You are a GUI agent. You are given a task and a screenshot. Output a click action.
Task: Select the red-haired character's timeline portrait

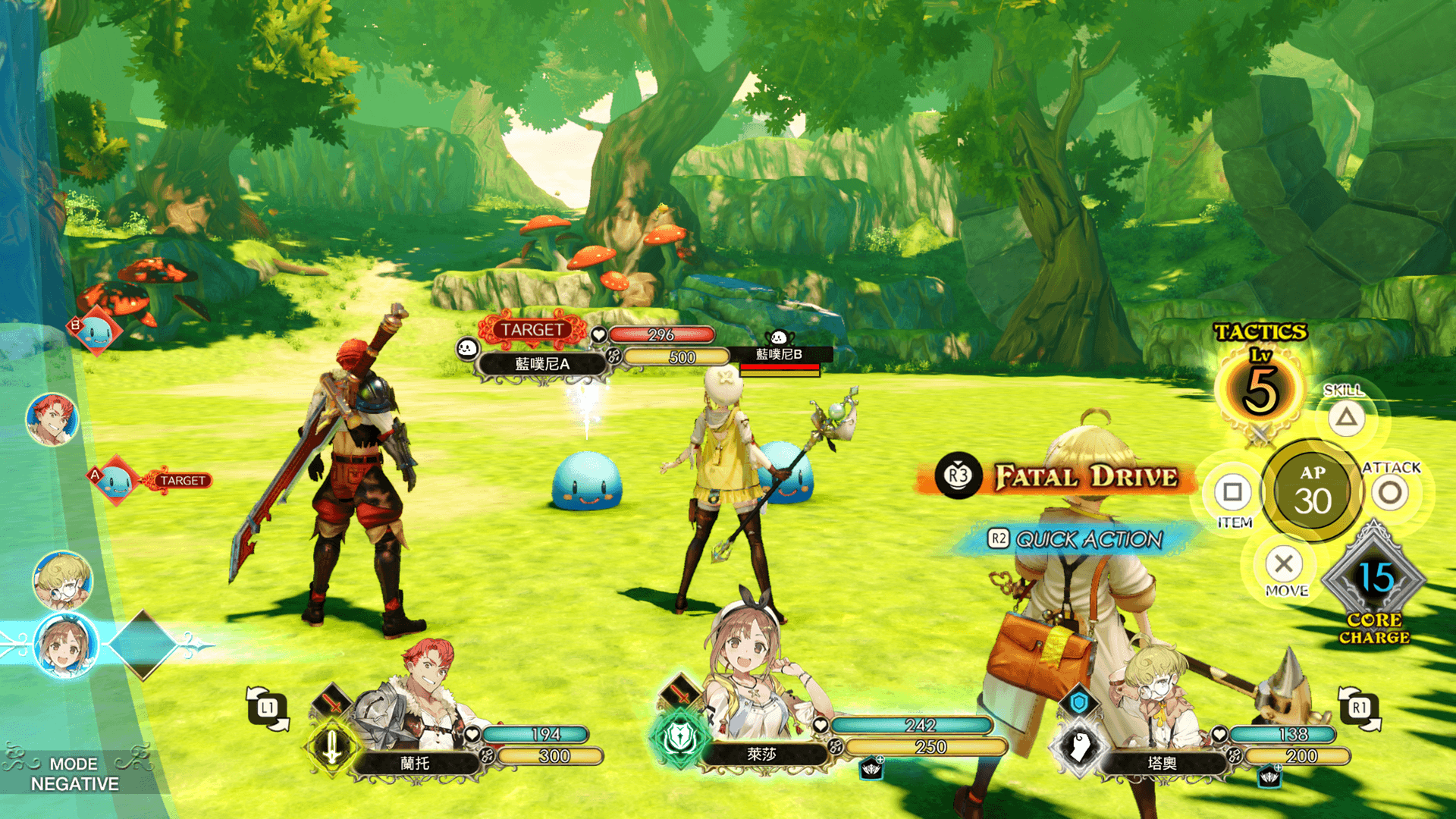[x=52, y=419]
